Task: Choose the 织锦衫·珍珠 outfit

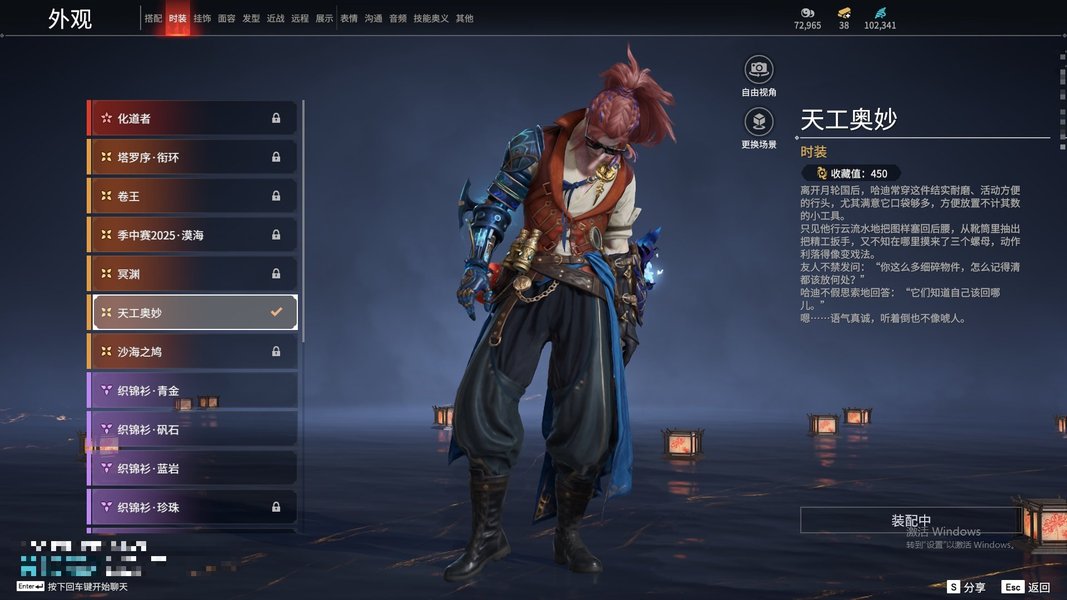Action: [194, 507]
